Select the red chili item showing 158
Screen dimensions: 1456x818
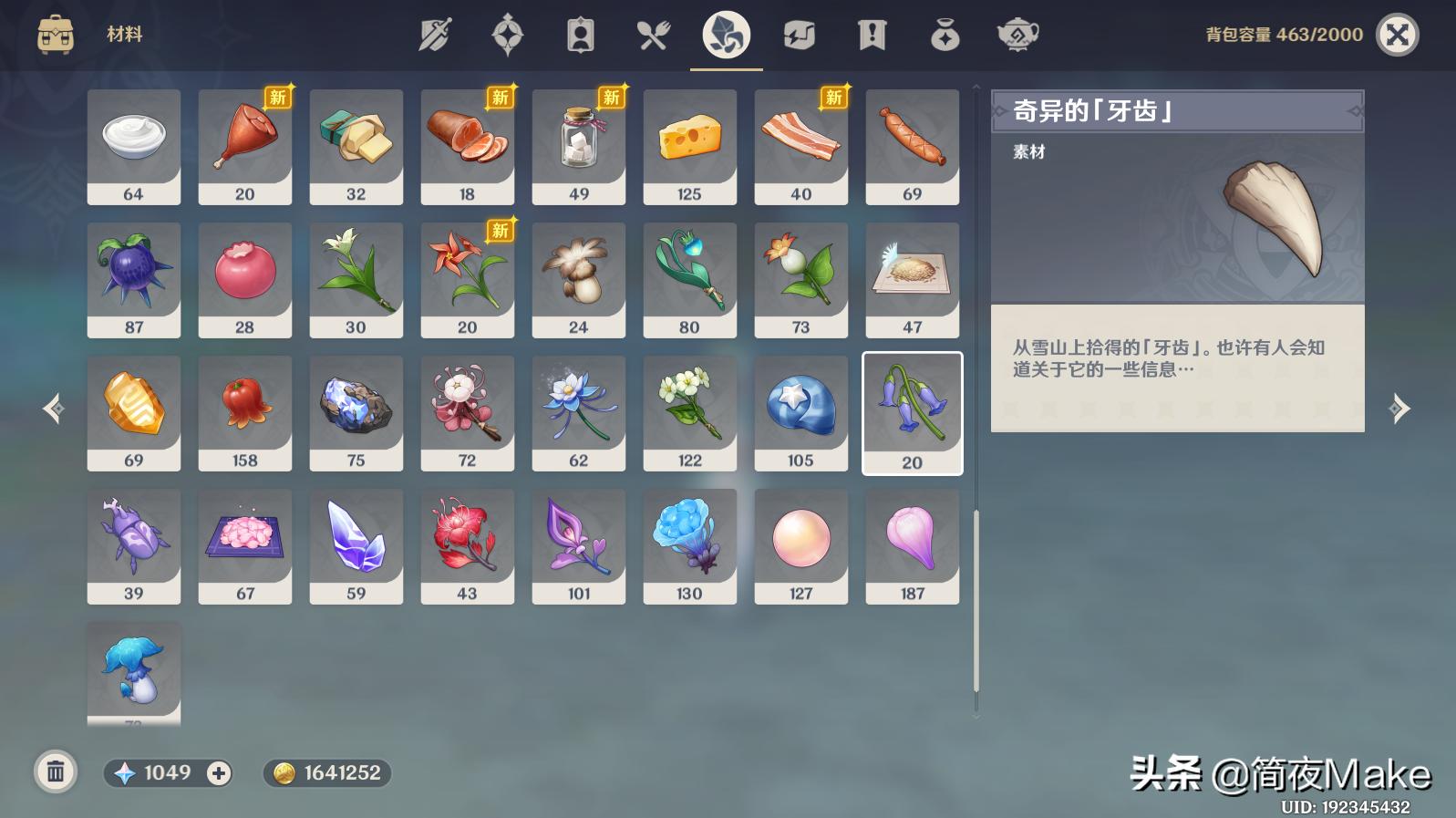tap(244, 412)
